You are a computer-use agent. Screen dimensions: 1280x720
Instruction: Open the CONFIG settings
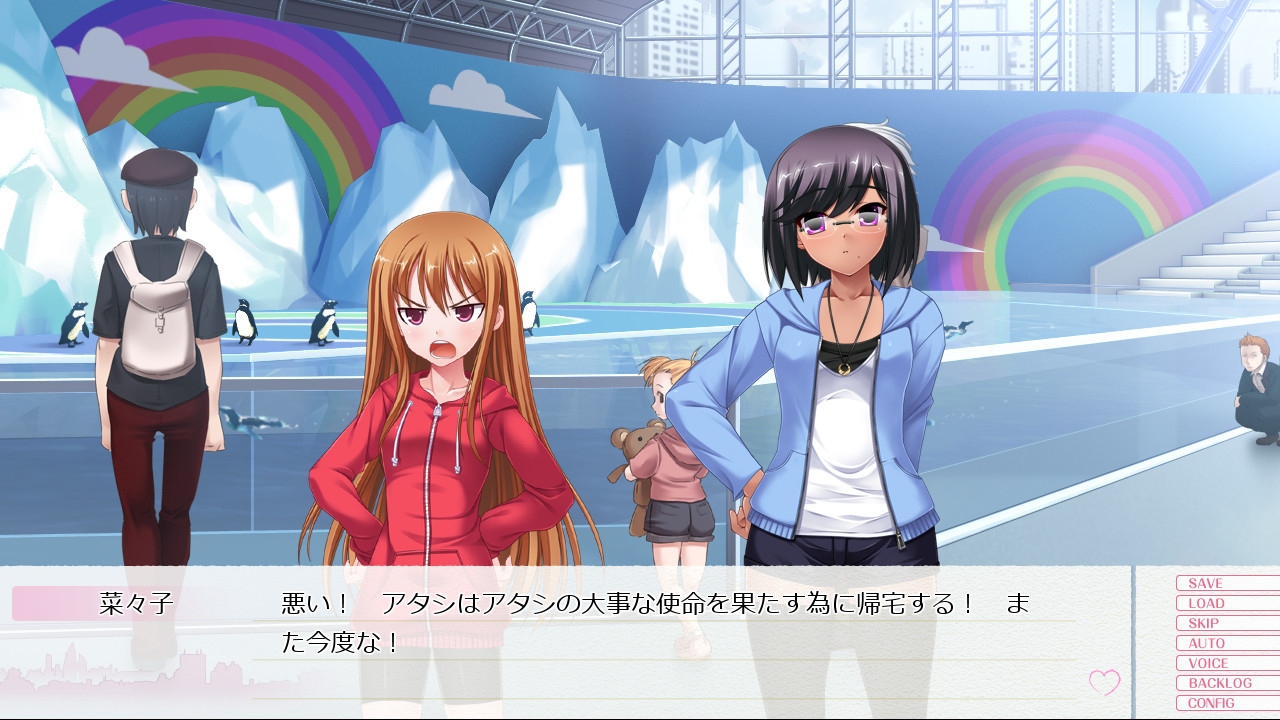(x=1226, y=703)
